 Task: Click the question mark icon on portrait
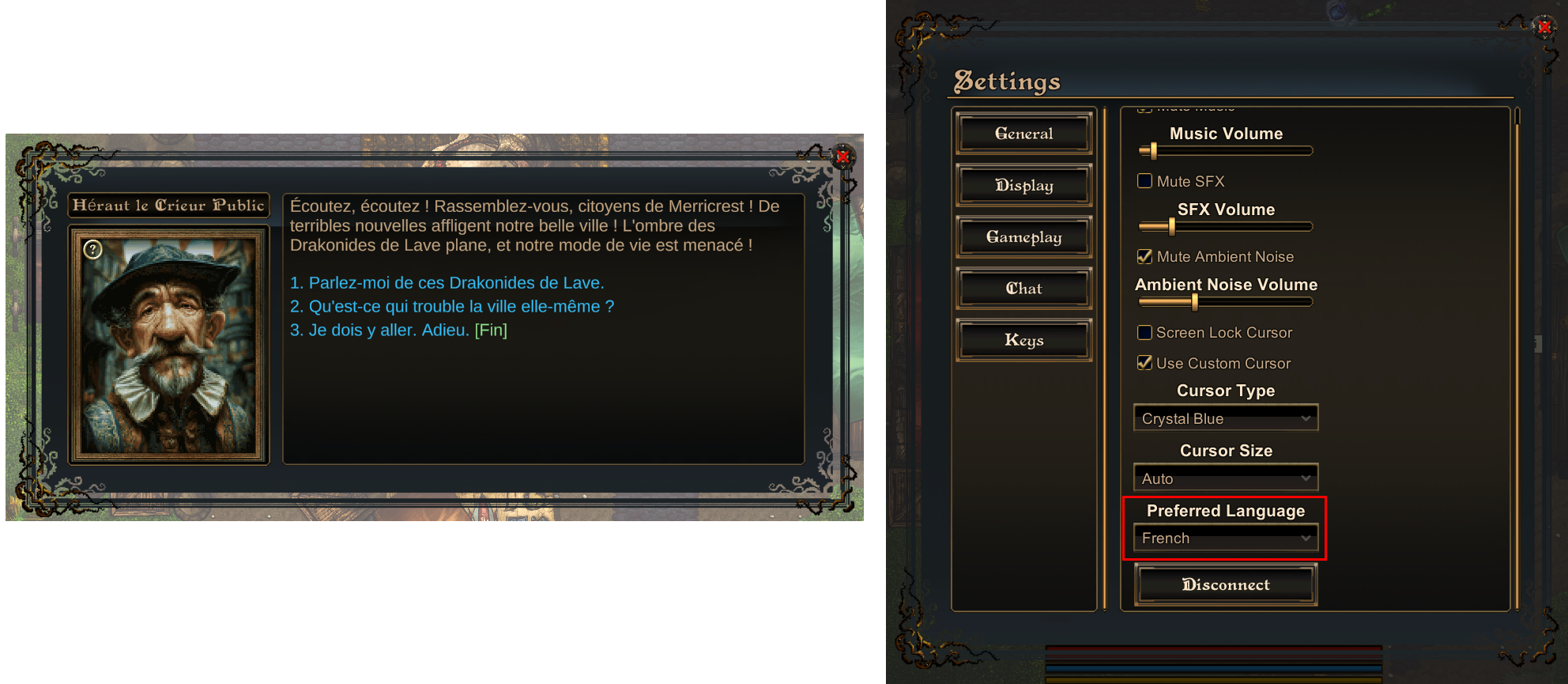point(93,250)
